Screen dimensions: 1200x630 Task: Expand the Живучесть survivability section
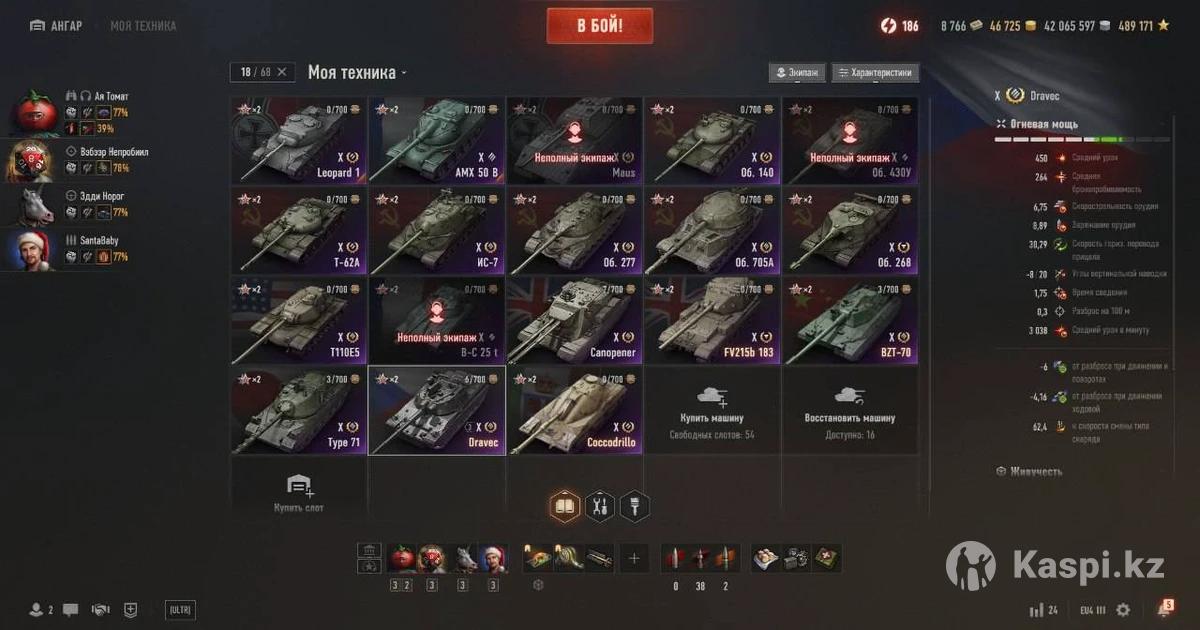pos(1035,471)
